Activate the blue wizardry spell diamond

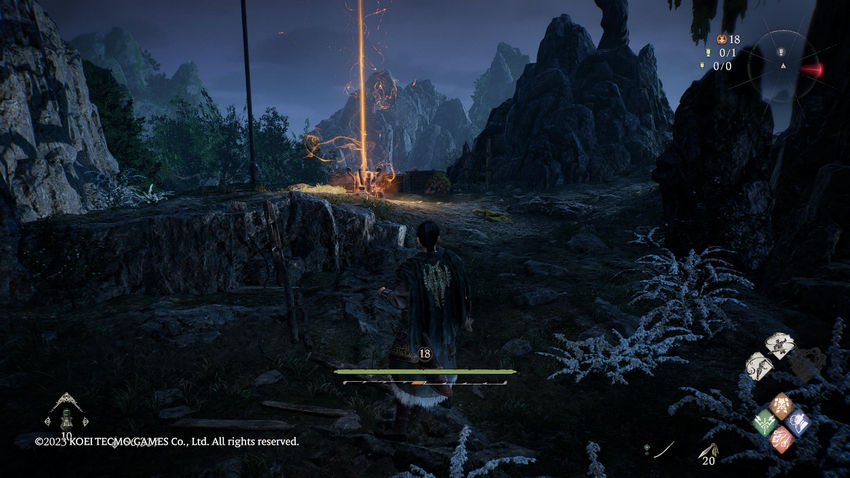click(x=797, y=422)
